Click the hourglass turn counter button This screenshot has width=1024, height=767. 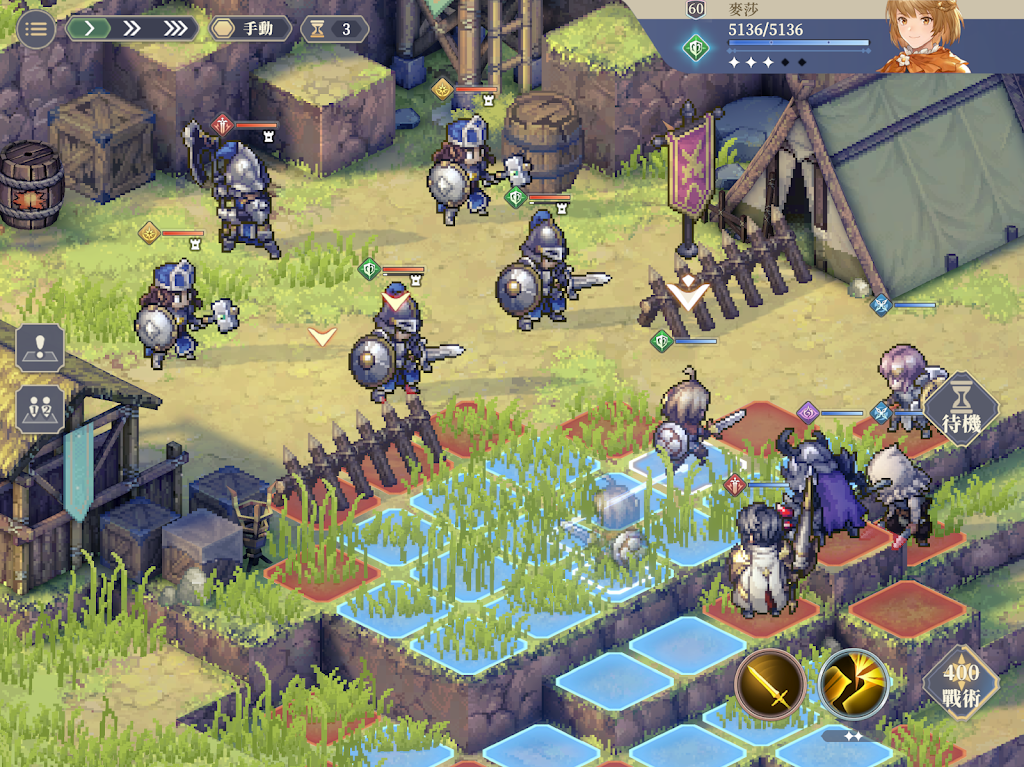pos(335,28)
